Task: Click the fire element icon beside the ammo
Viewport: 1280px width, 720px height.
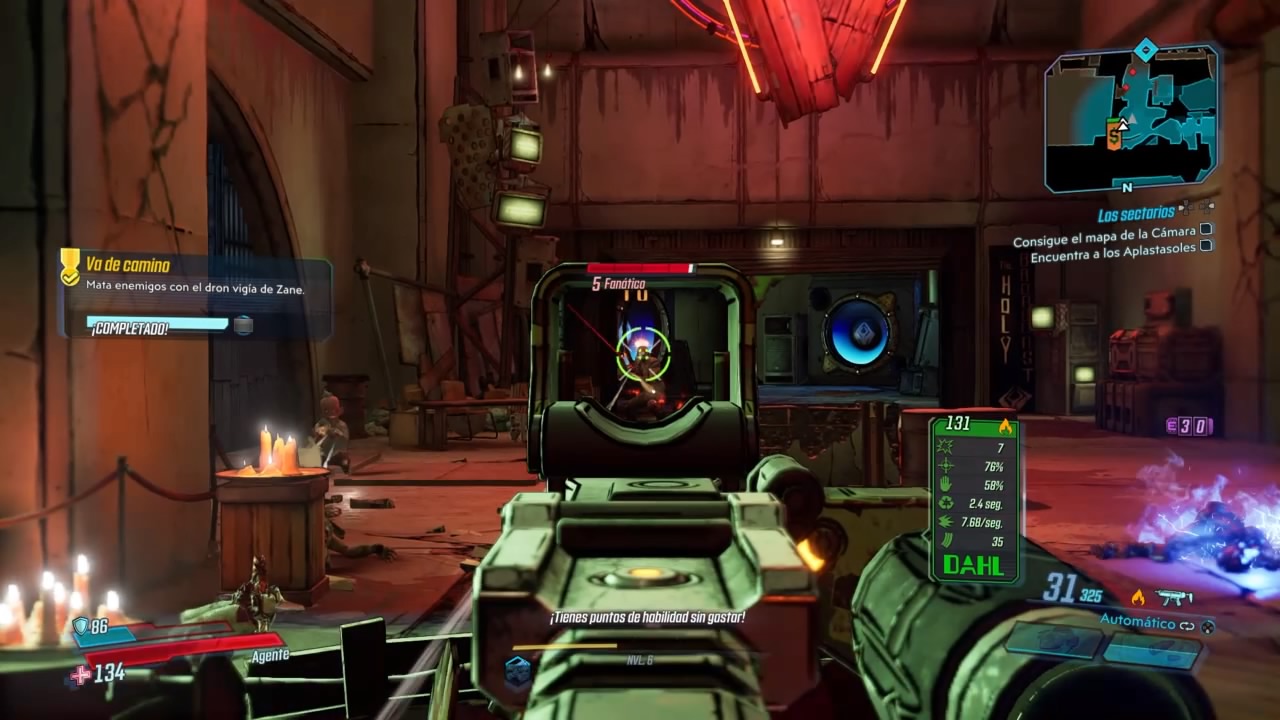Action: click(1137, 598)
